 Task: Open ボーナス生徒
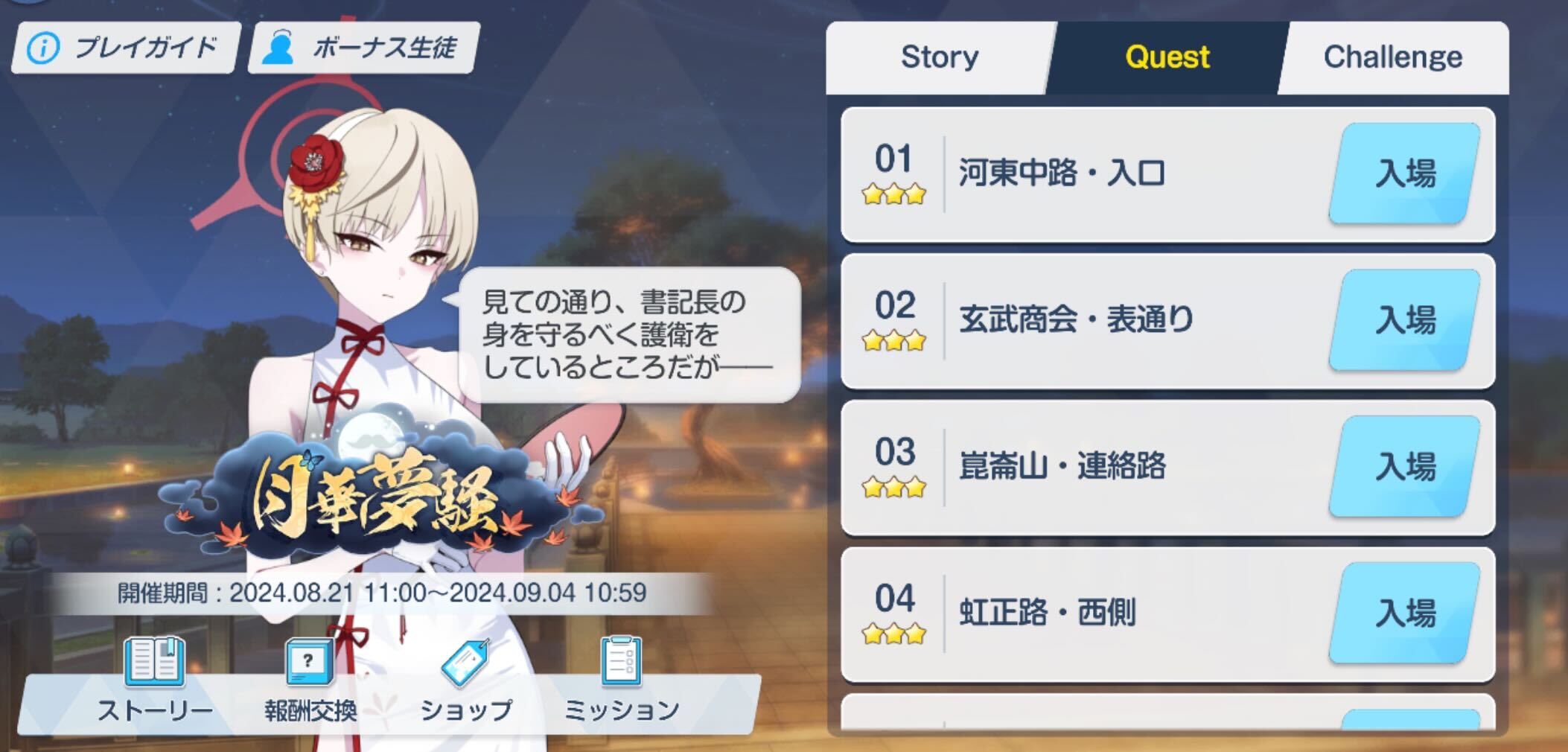(x=361, y=47)
